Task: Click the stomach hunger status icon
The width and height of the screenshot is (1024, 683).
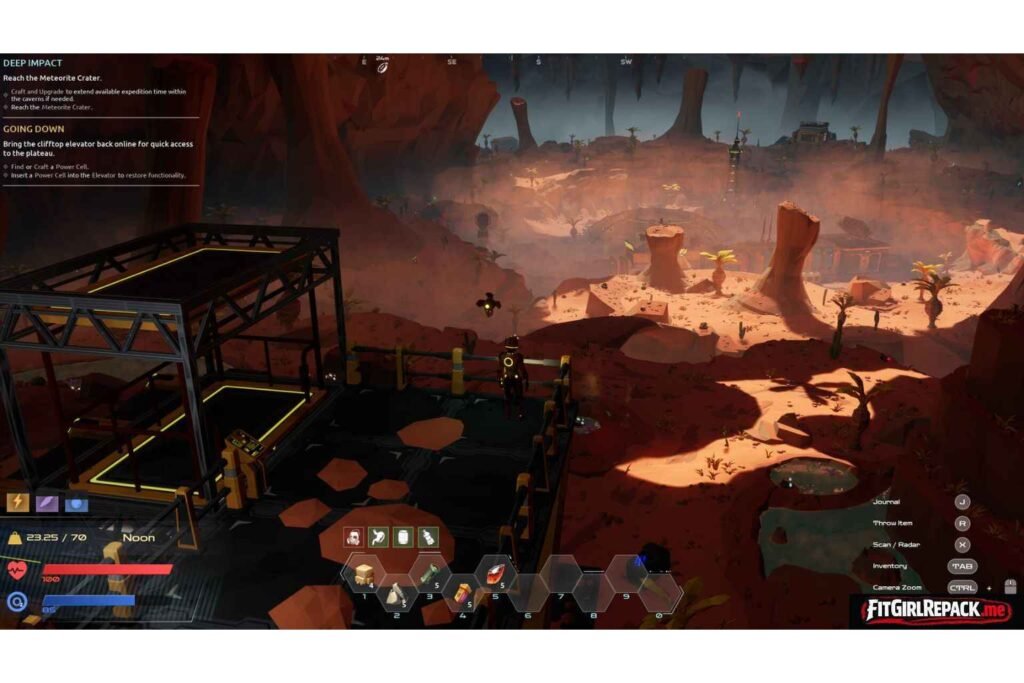Action: [x=378, y=537]
